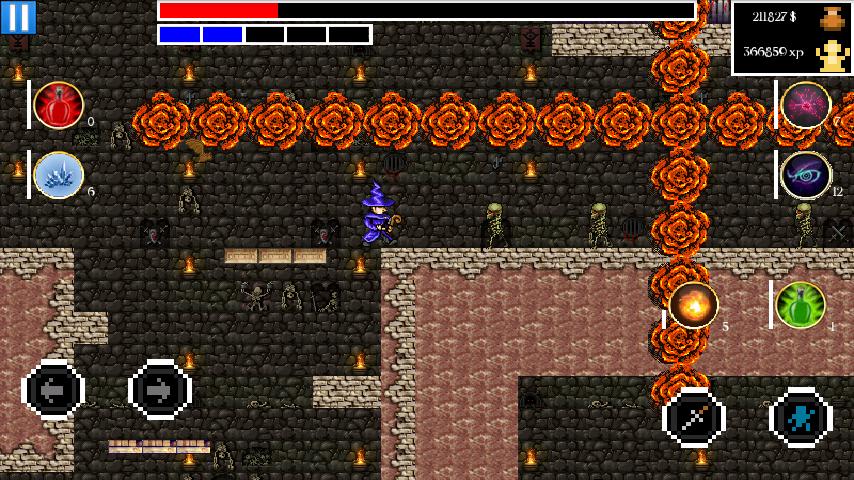Pause the game
854x480 pixels.
18,17
